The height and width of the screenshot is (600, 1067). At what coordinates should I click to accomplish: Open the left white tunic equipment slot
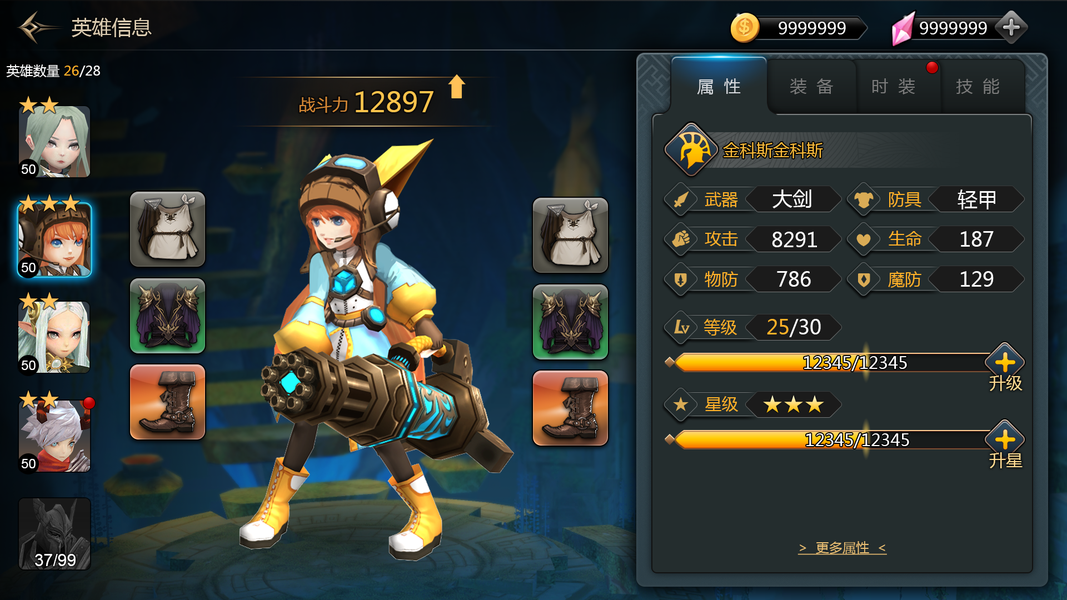coord(167,229)
